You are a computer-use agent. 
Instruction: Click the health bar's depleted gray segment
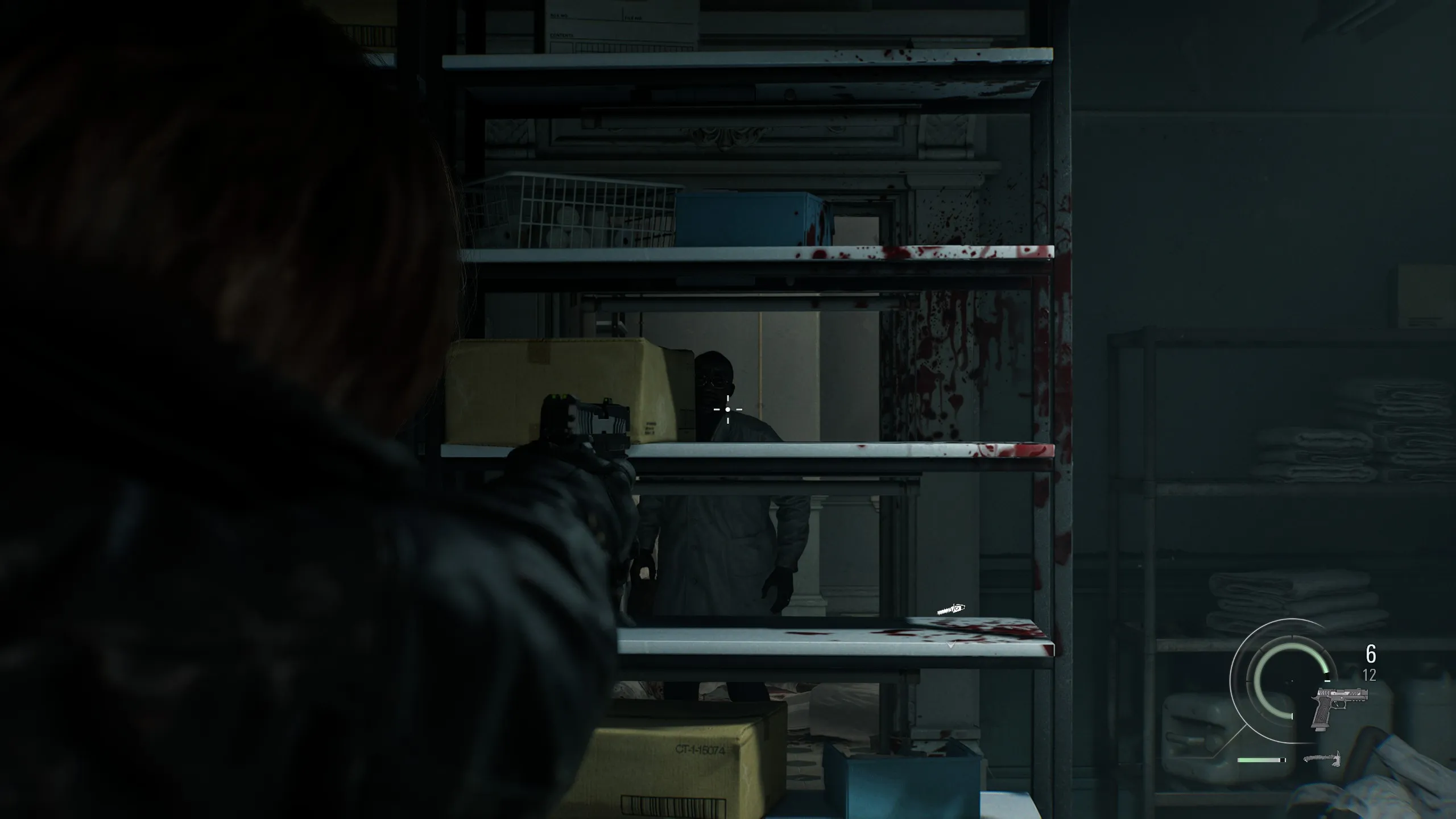point(1282,759)
